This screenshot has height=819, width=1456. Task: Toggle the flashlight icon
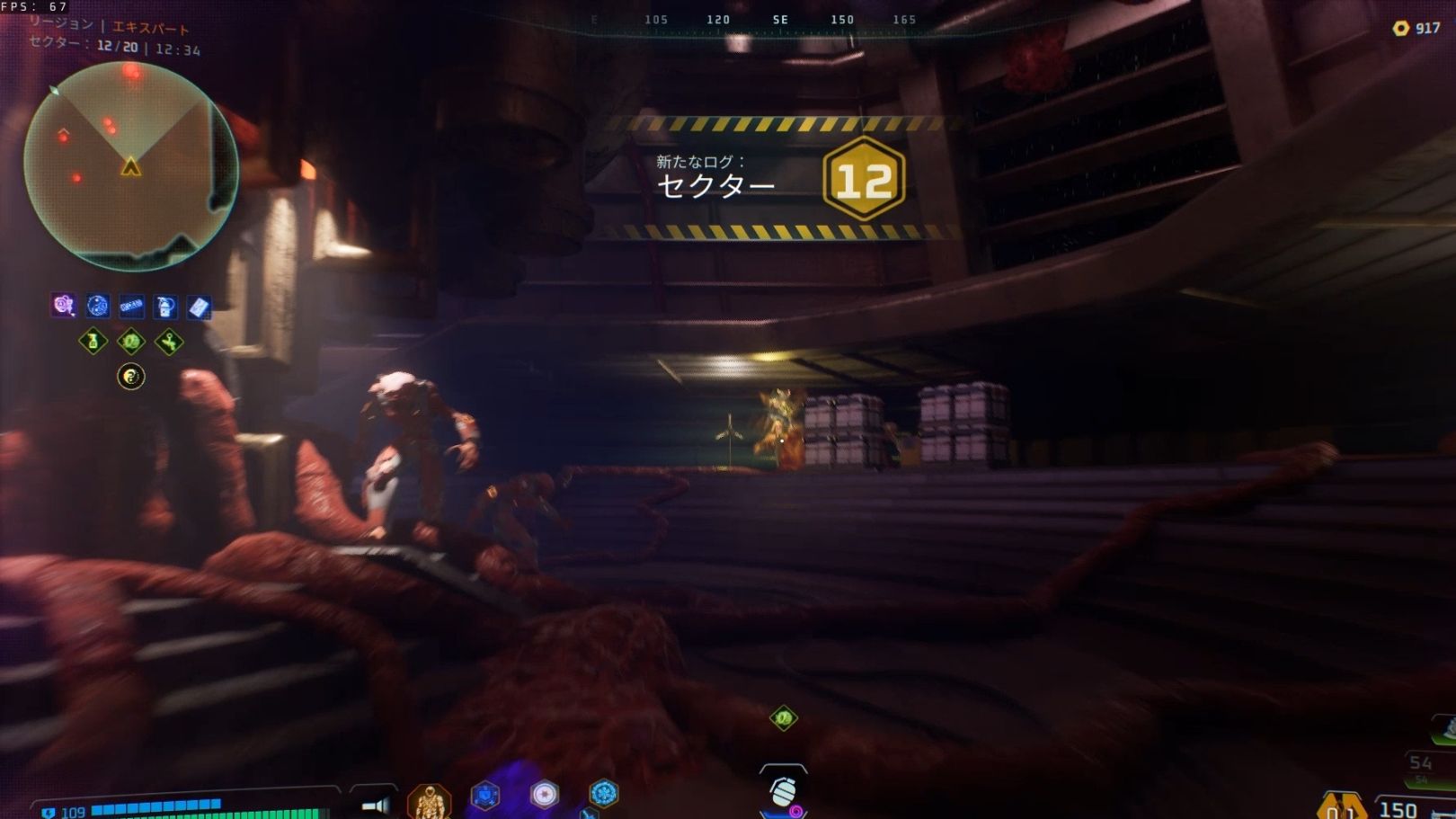click(375, 806)
